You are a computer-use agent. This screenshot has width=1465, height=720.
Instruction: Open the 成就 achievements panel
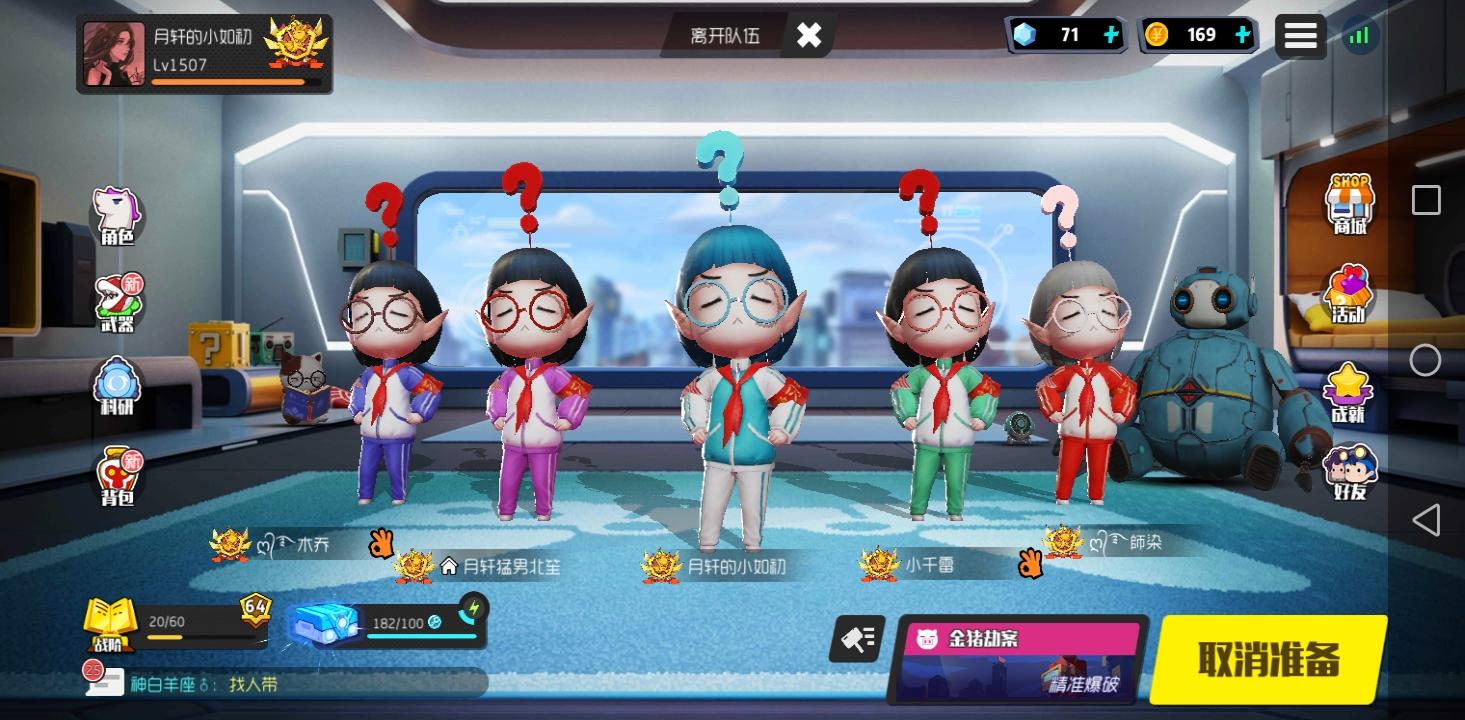tap(1350, 387)
